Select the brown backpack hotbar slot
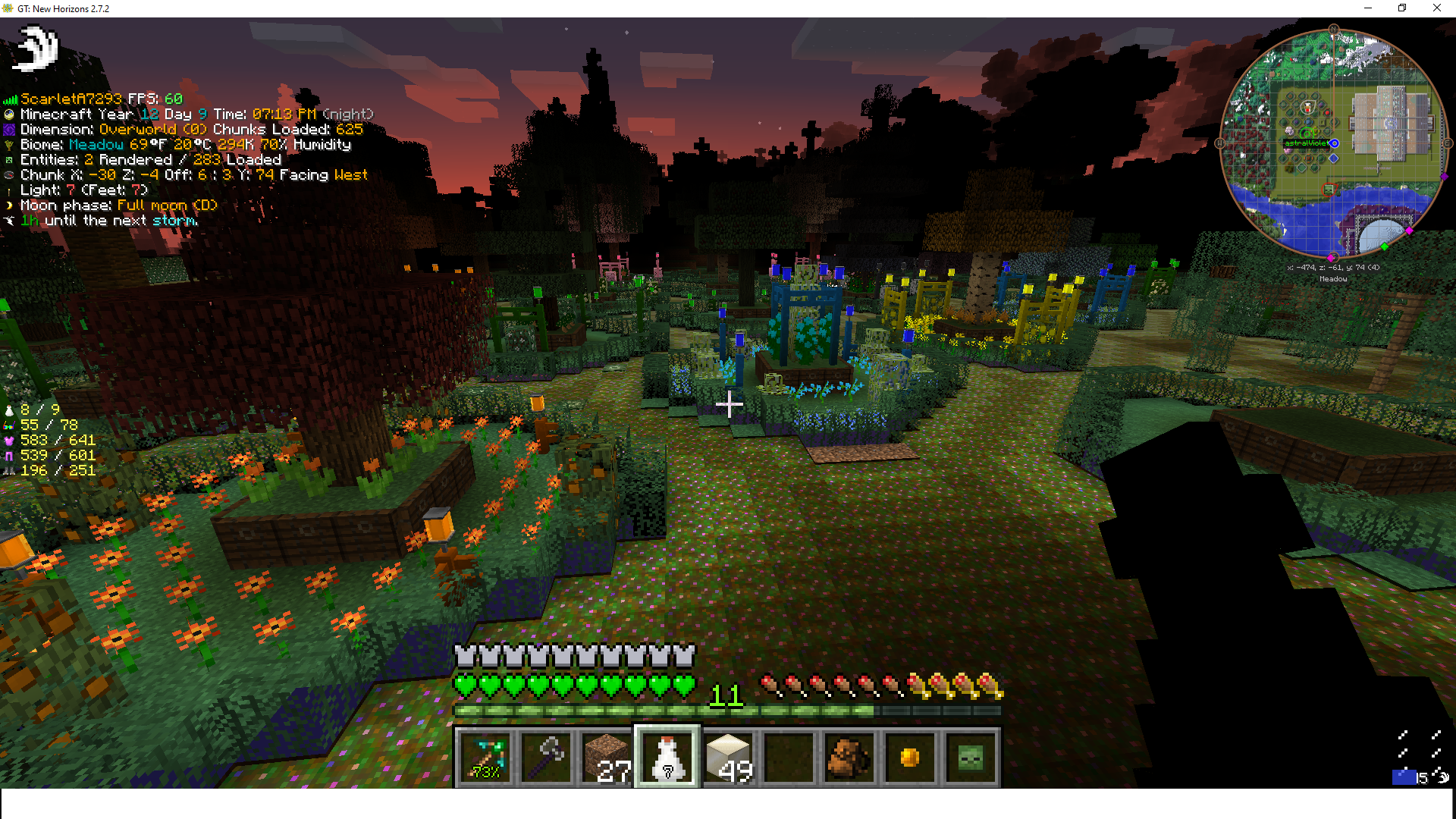Screen dimensions: 1456x819 [x=849, y=757]
